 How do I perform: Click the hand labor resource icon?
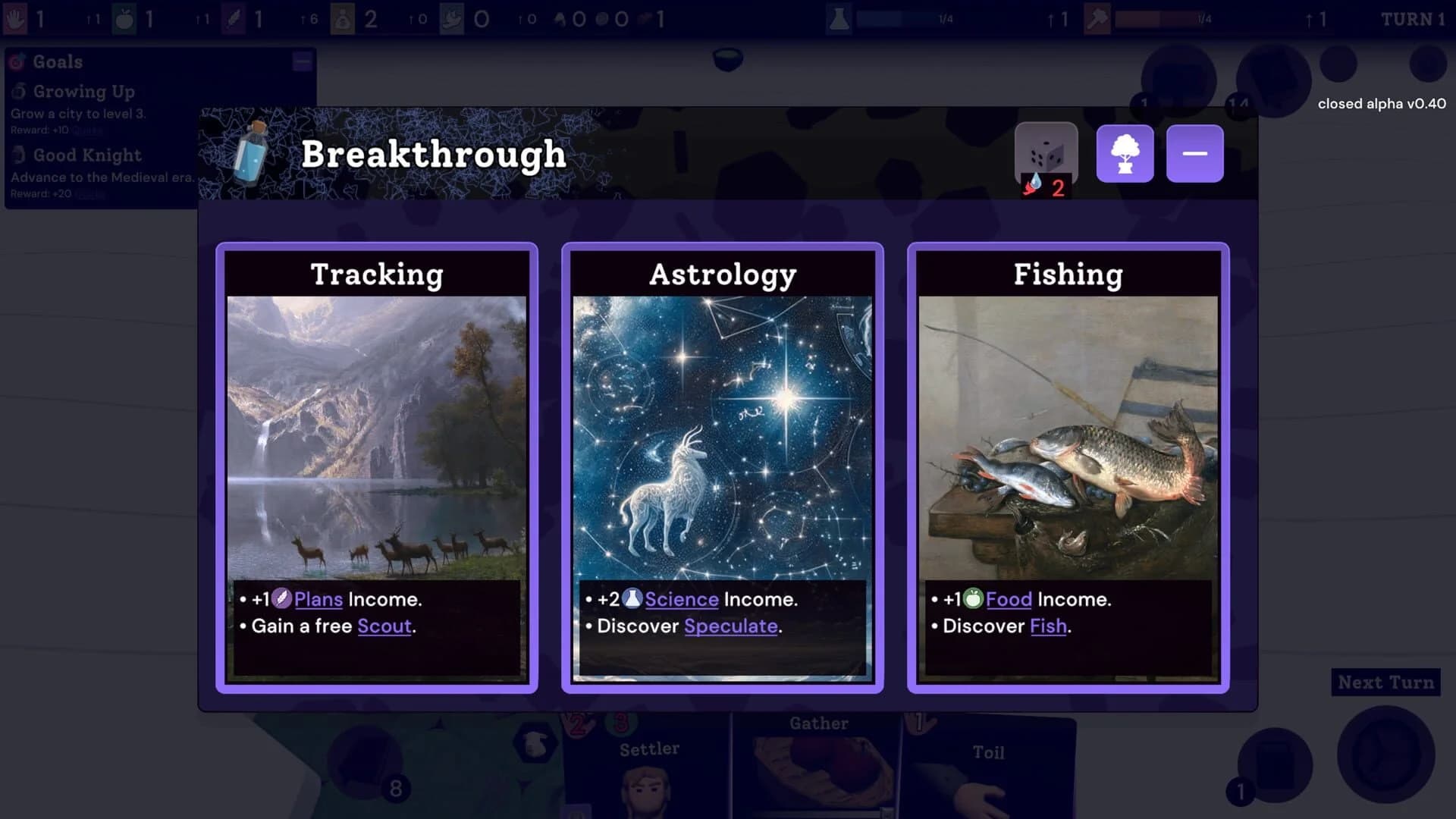pos(15,18)
